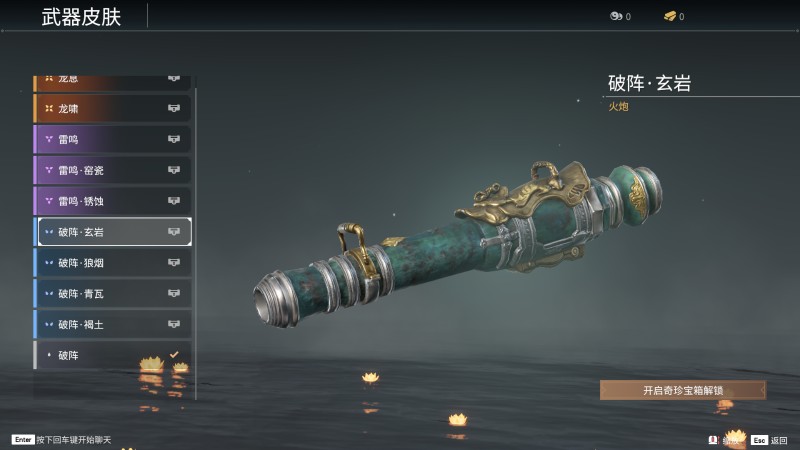Select the equipped default 破阵 skin

pyautogui.click(x=112, y=355)
